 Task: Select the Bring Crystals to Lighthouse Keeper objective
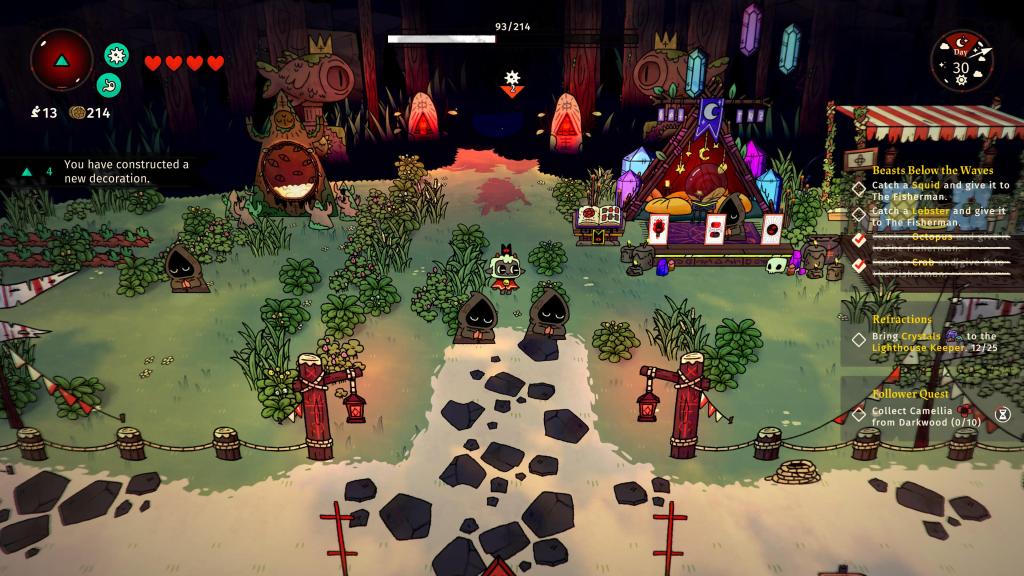click(934, 342)
